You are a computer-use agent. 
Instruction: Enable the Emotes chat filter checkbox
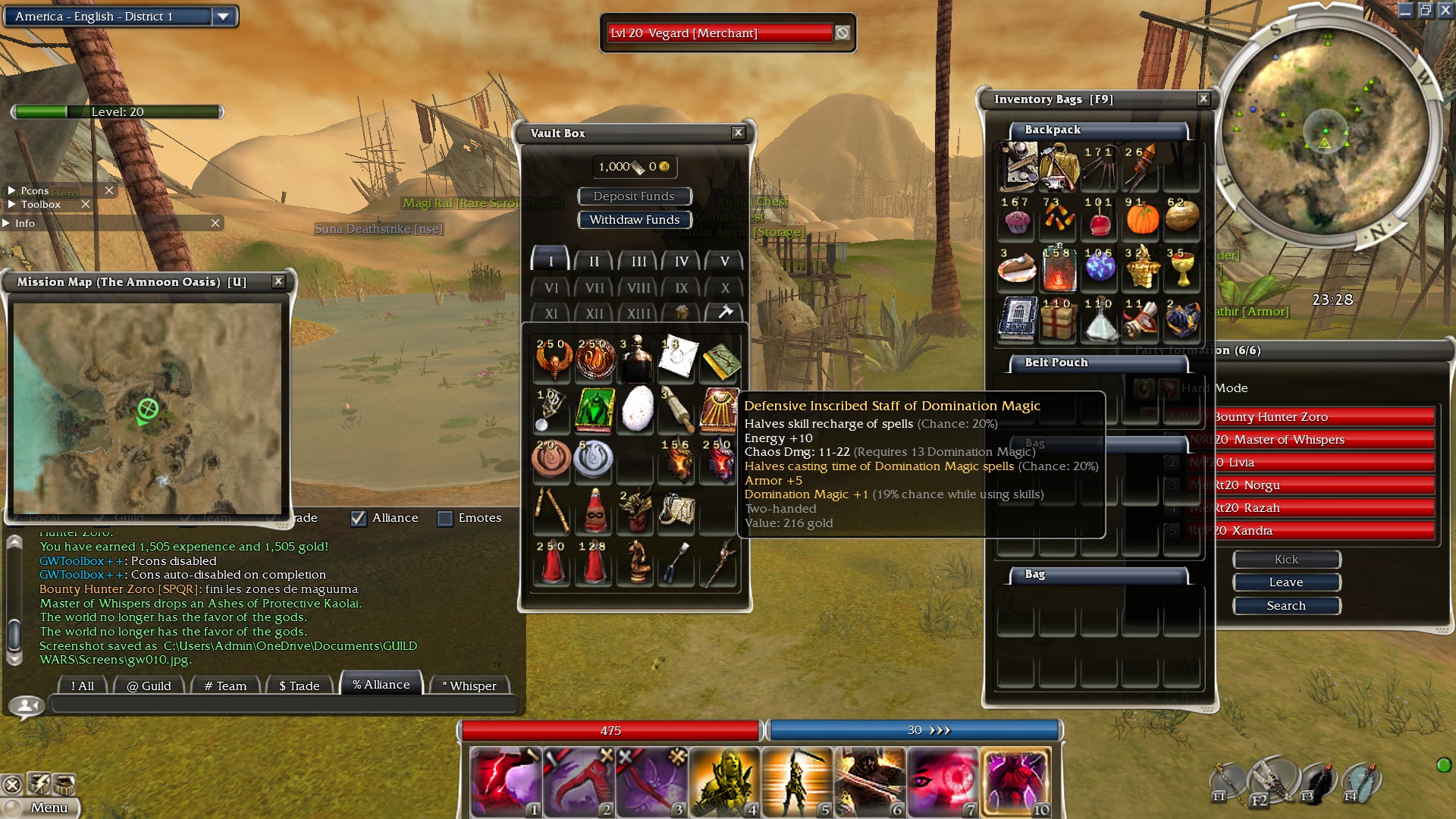click(445, 518)
